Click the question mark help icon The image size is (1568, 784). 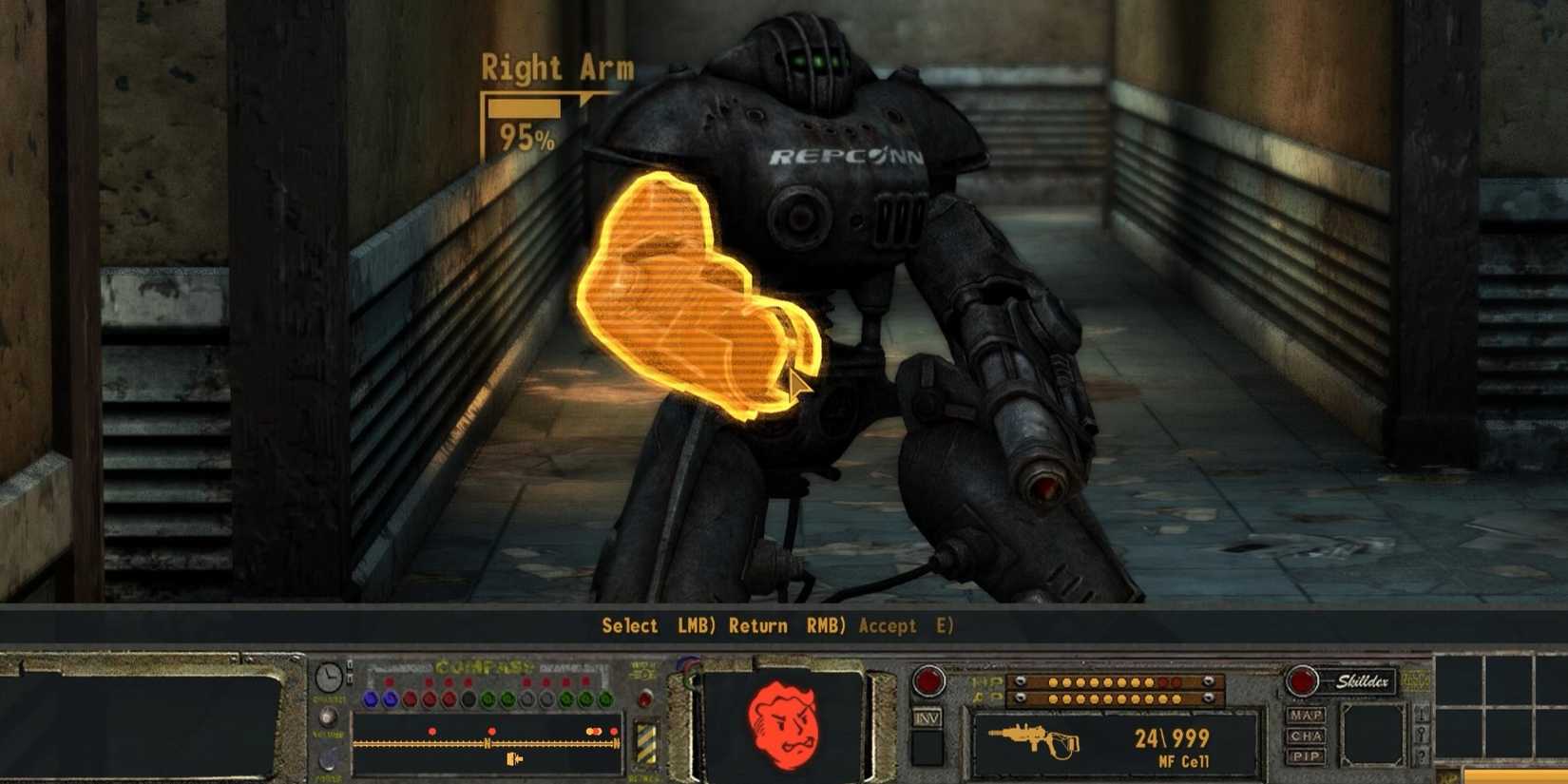point(1422,755)
